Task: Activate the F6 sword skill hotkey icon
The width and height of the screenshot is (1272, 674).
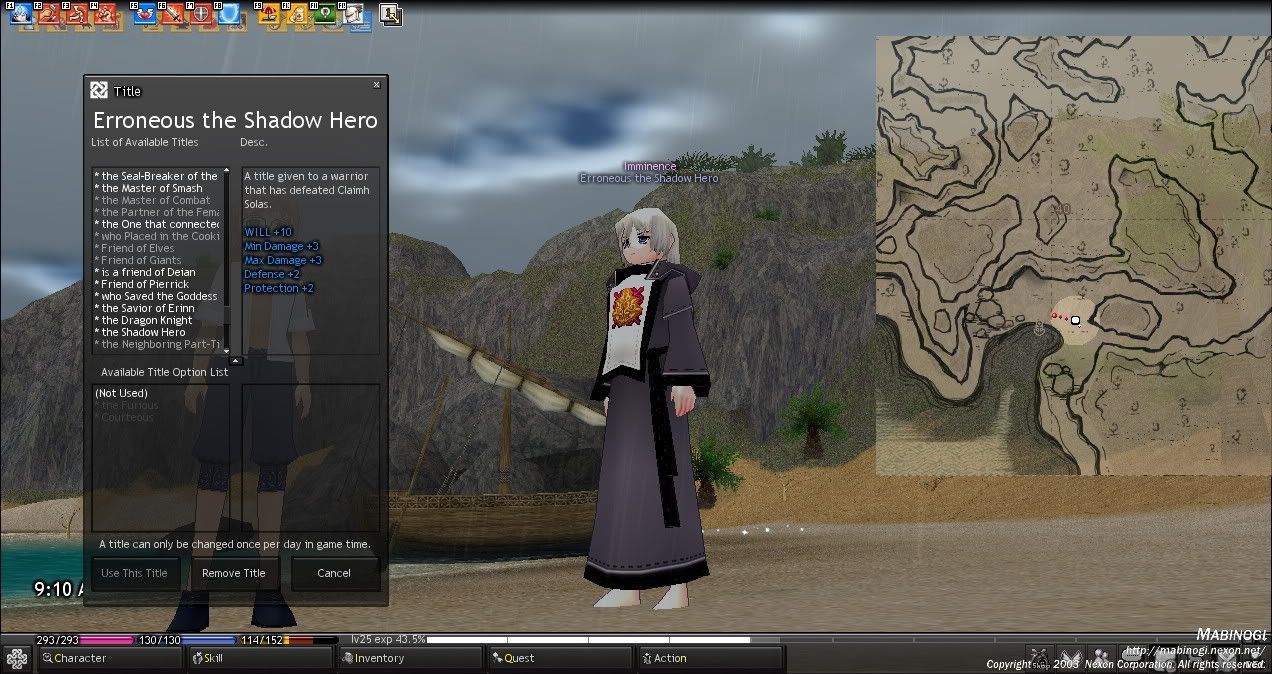Action: tap(173, 15)
